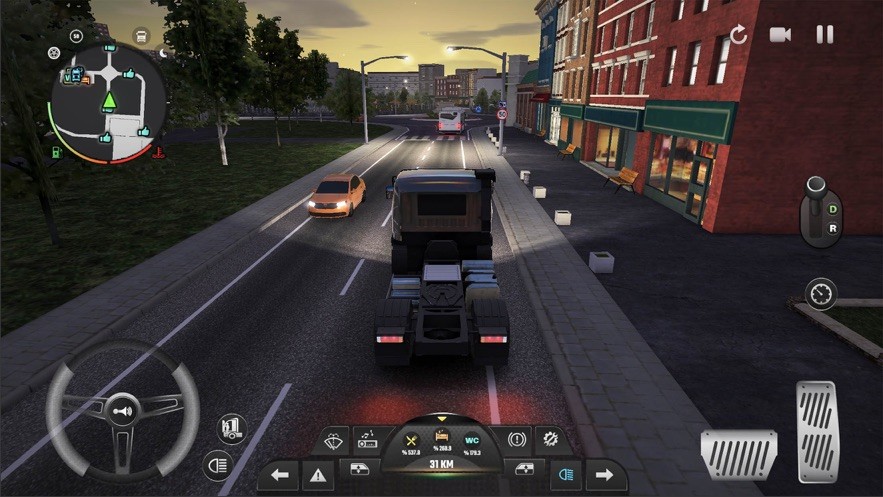Viewport: 883px width, 497px height.
Task: Engage the parking brake
Action: (517, 439)
